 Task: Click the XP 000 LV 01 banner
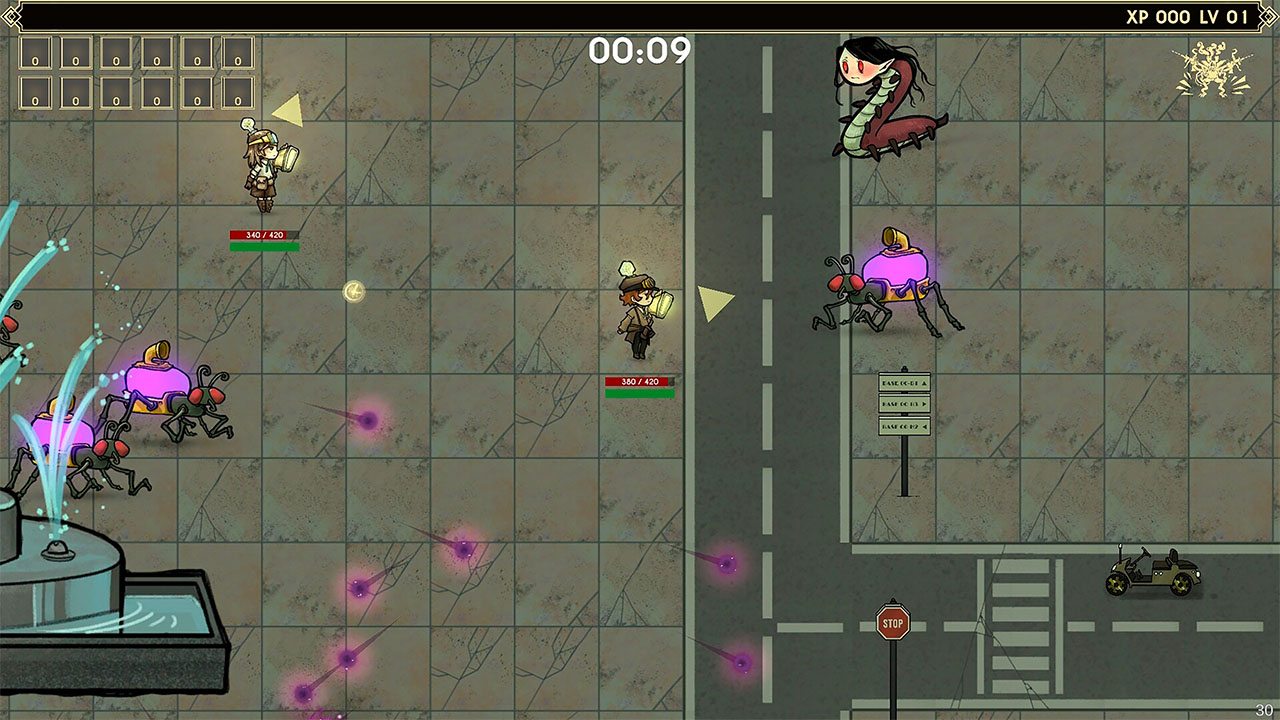[x=1190, y=16]
